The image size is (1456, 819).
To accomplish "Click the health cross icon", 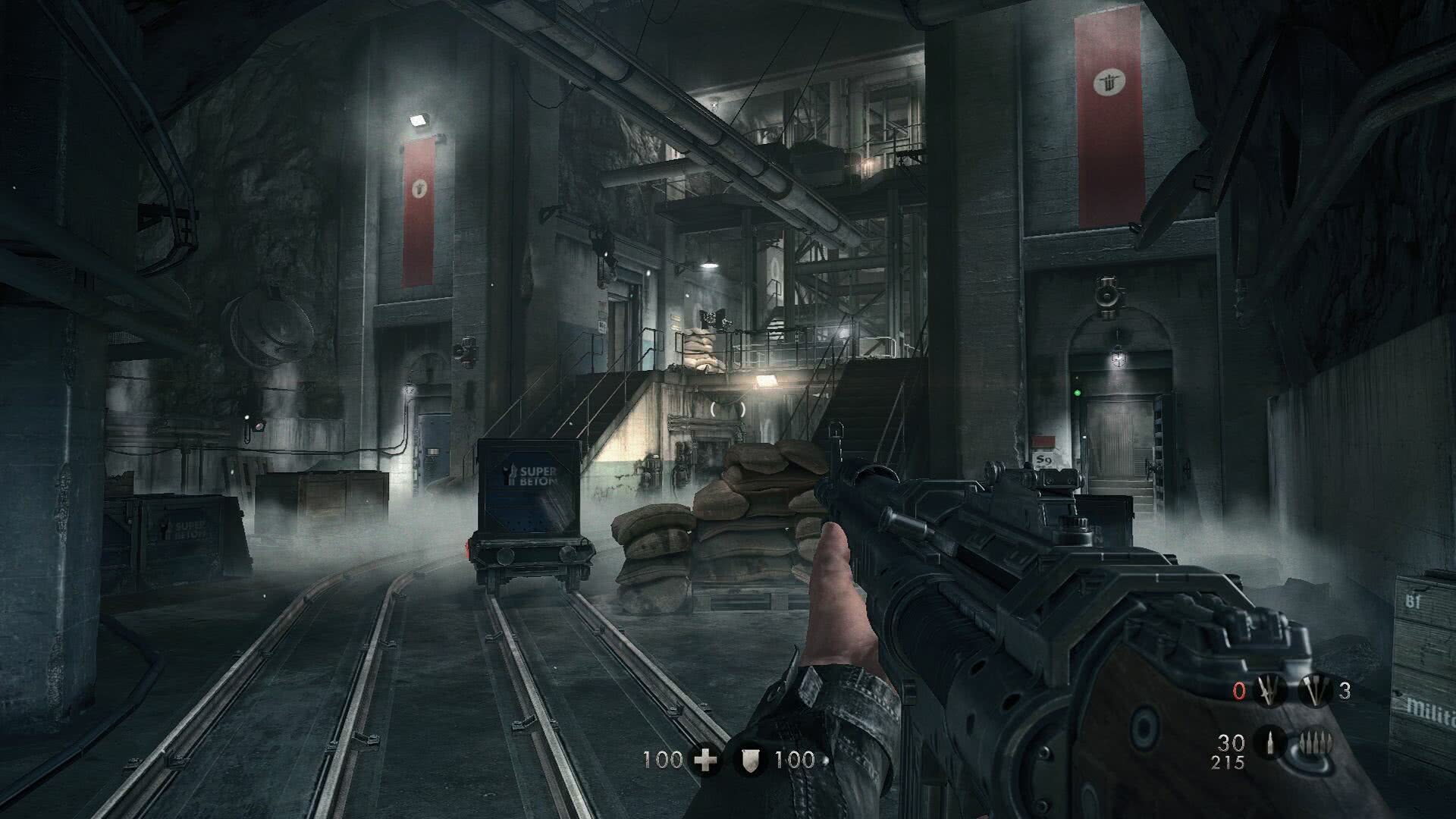I will pyautogui.click(x=706, y=760).
